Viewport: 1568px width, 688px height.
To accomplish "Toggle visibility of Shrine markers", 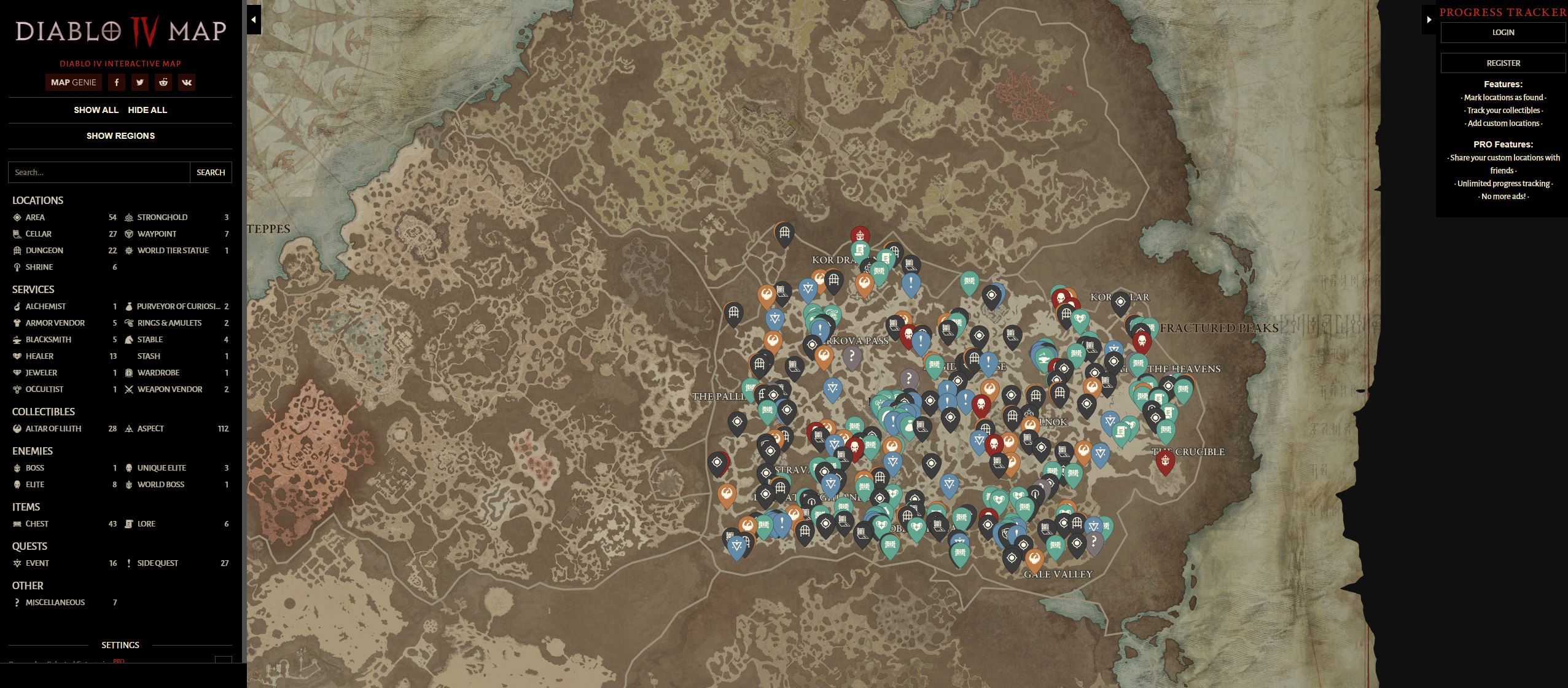I will pos(17,267).
